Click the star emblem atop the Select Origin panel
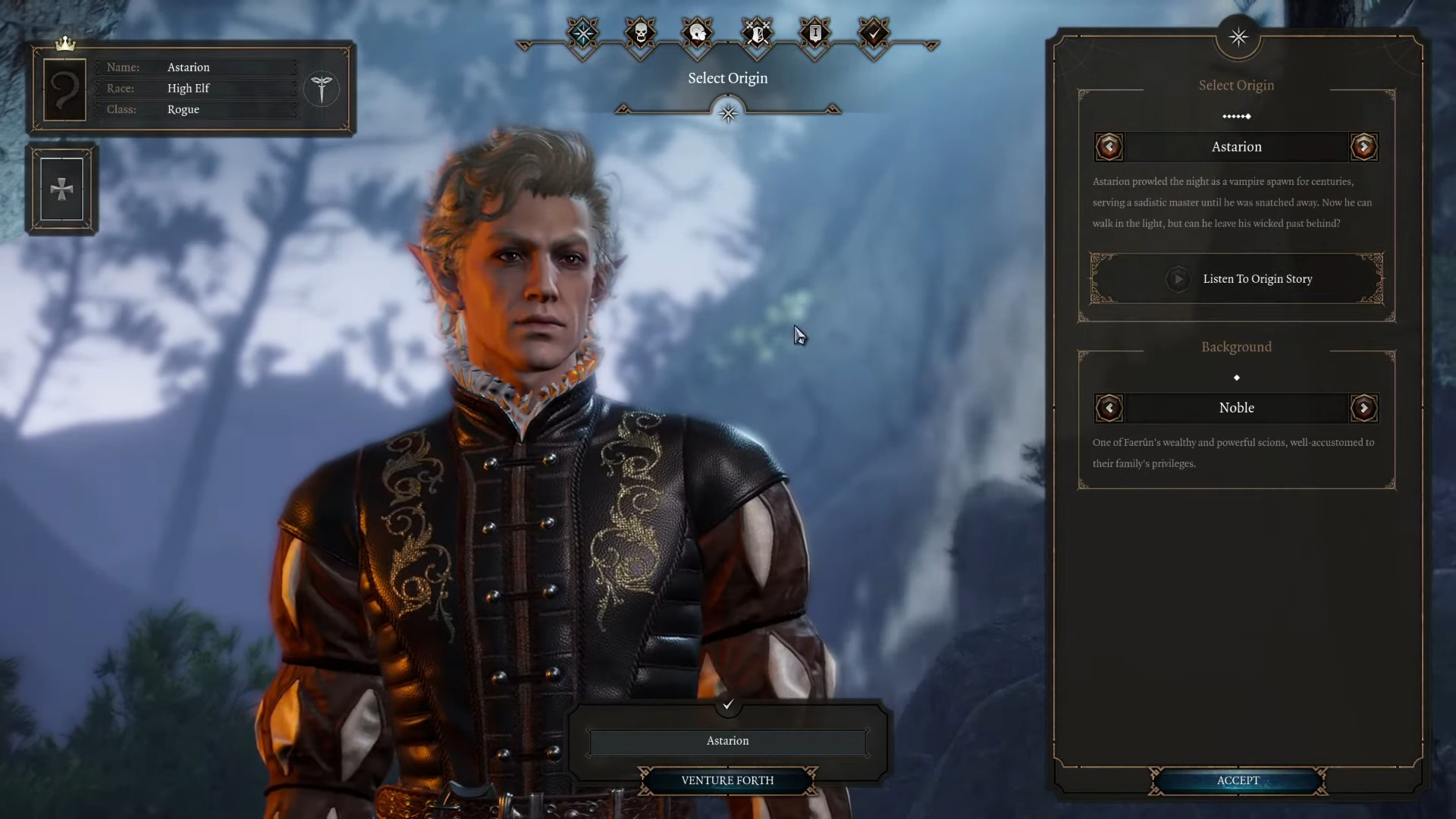This screenshot has width=1456, height=819. click(1237, 37)
